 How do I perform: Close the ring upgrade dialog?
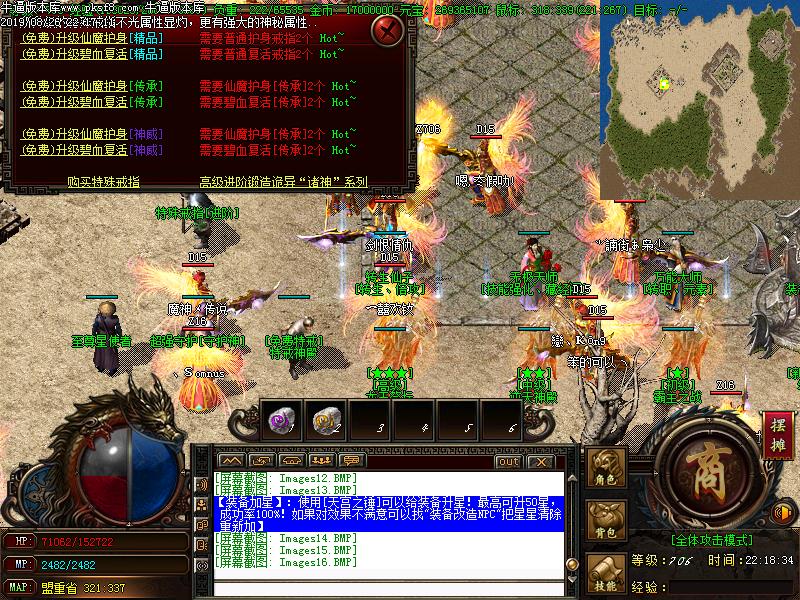tap(387, 30)
